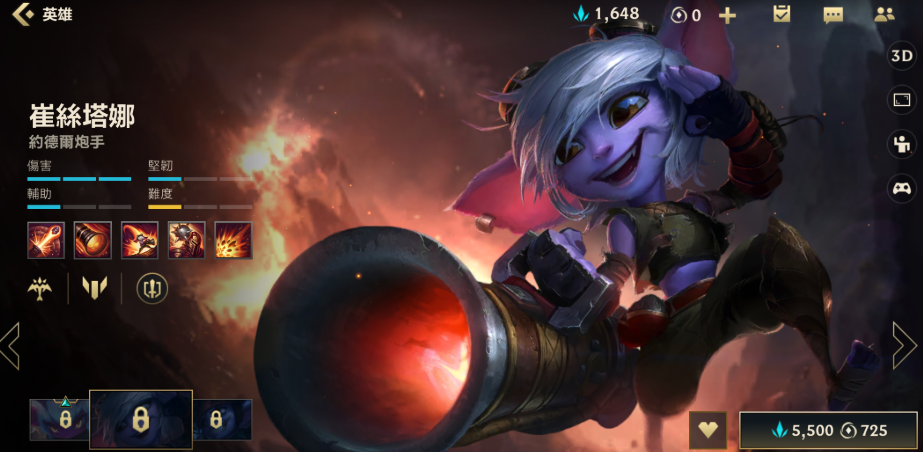The width and height of the screenshot is (923, 452).
Task: Favorite this champion with the heart button
Action: (708, 430)
